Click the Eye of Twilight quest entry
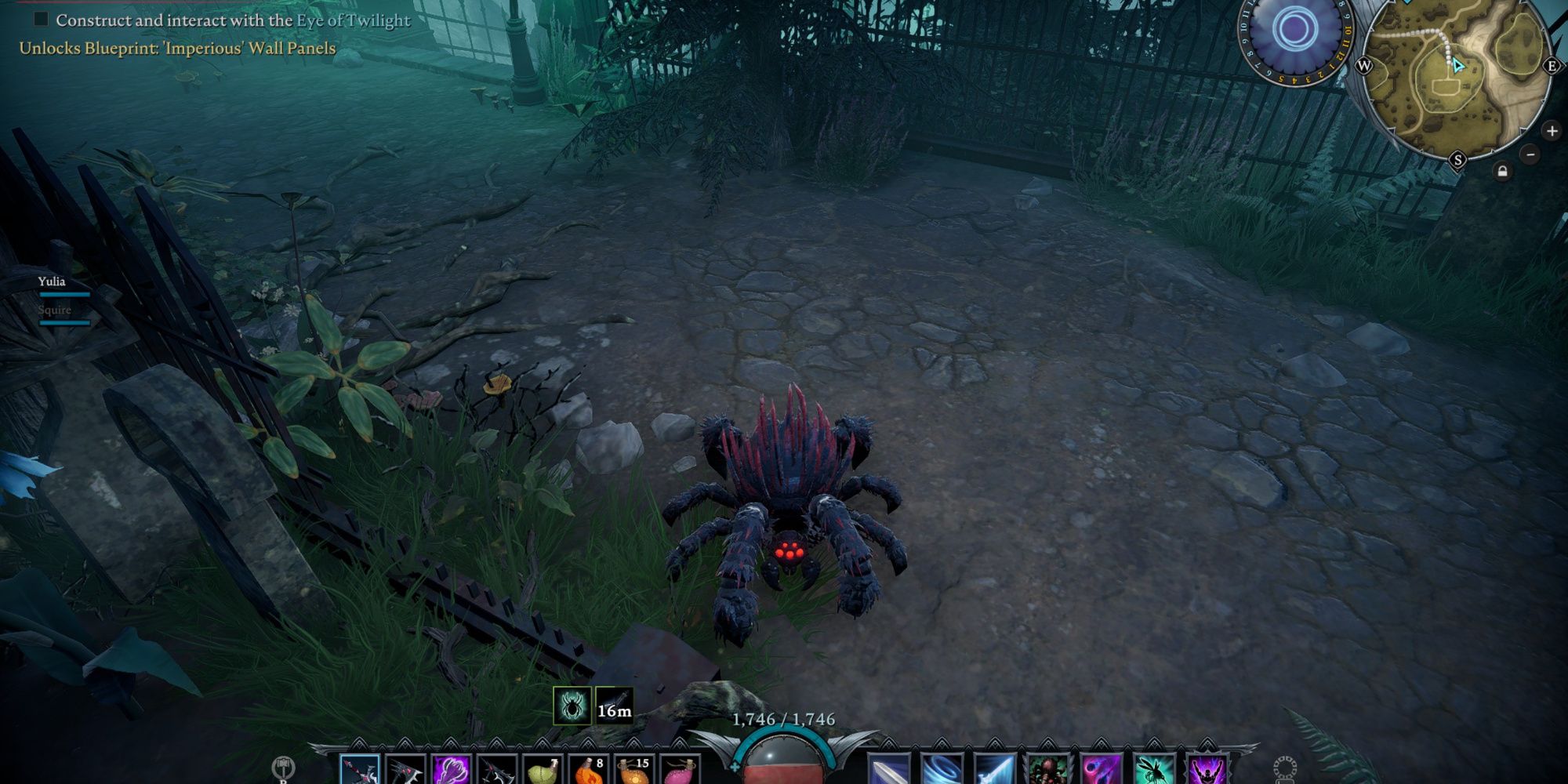 [x=231, y=21]
